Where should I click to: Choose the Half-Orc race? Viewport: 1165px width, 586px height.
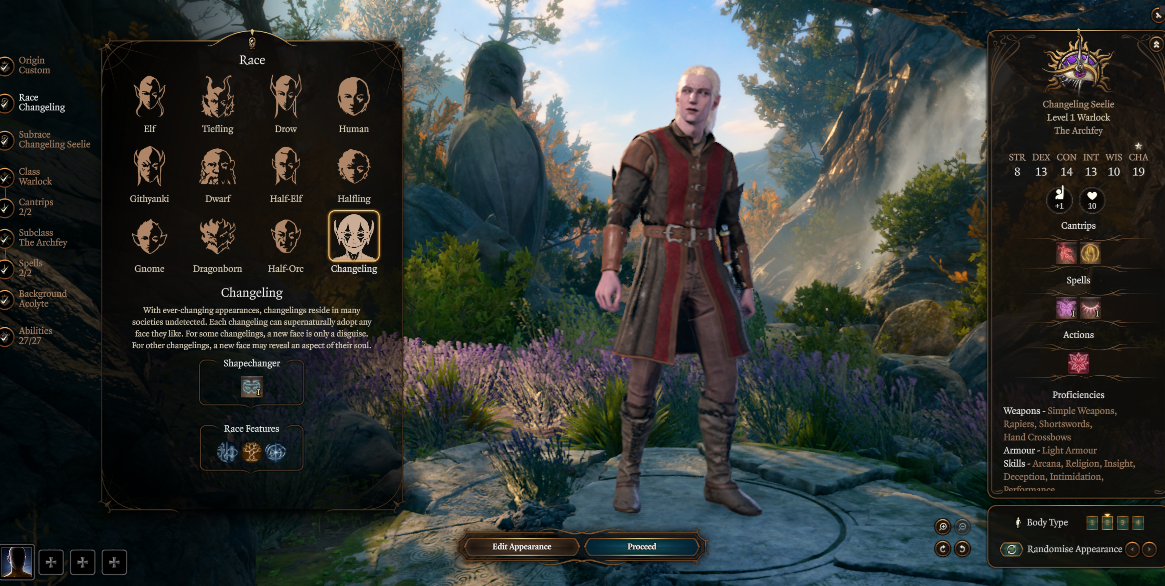click(x=285, y=237)
